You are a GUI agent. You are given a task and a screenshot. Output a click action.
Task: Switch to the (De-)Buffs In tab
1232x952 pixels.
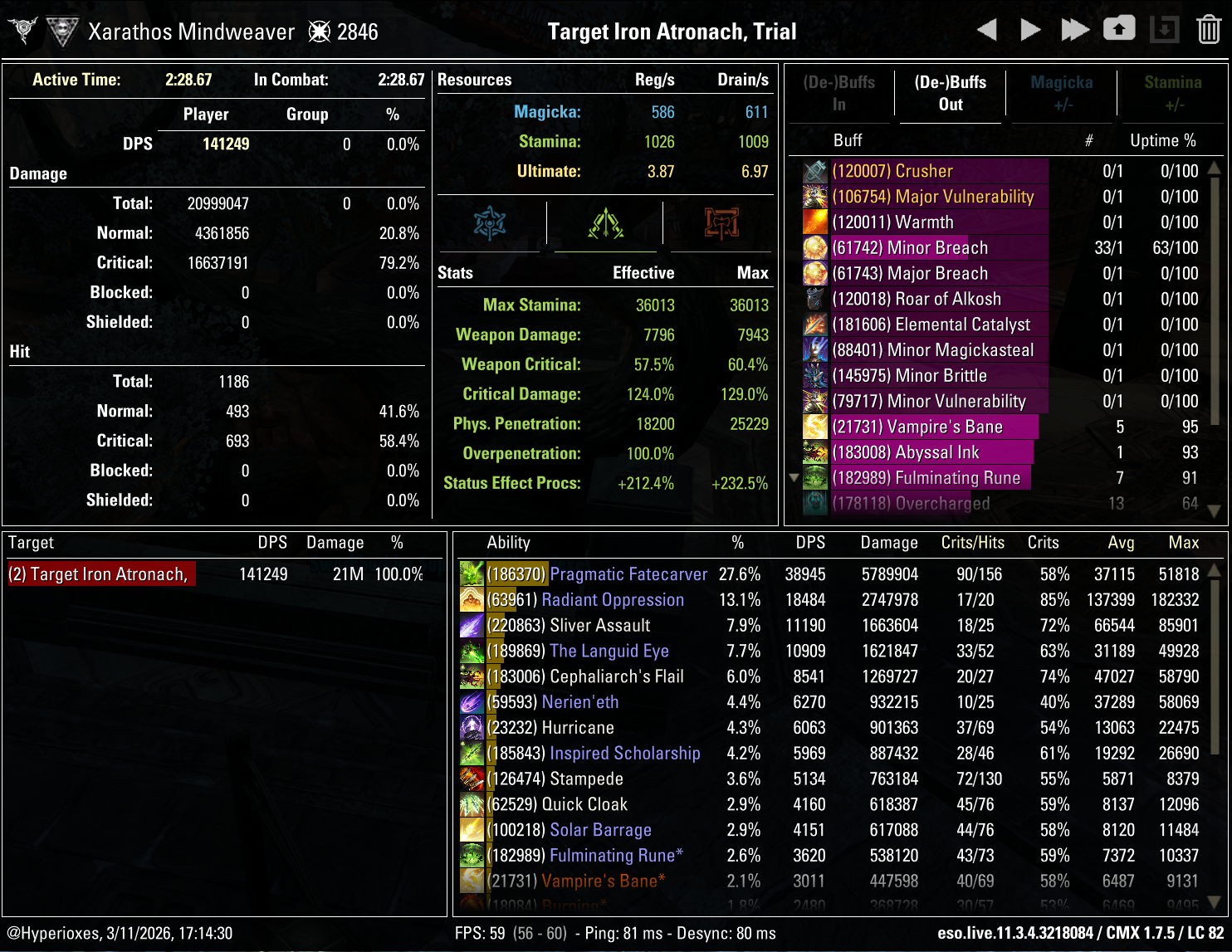(x=838, y=93)
